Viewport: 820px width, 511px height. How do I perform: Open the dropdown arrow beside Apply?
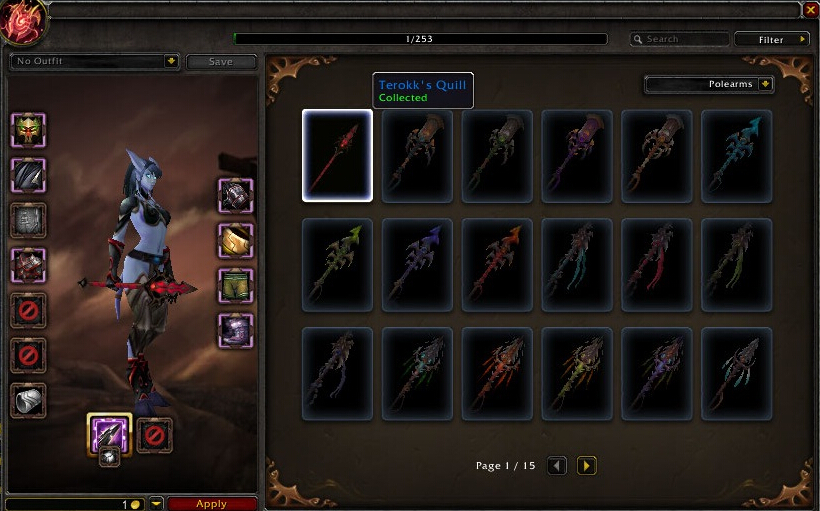click(x=156, y=504)
